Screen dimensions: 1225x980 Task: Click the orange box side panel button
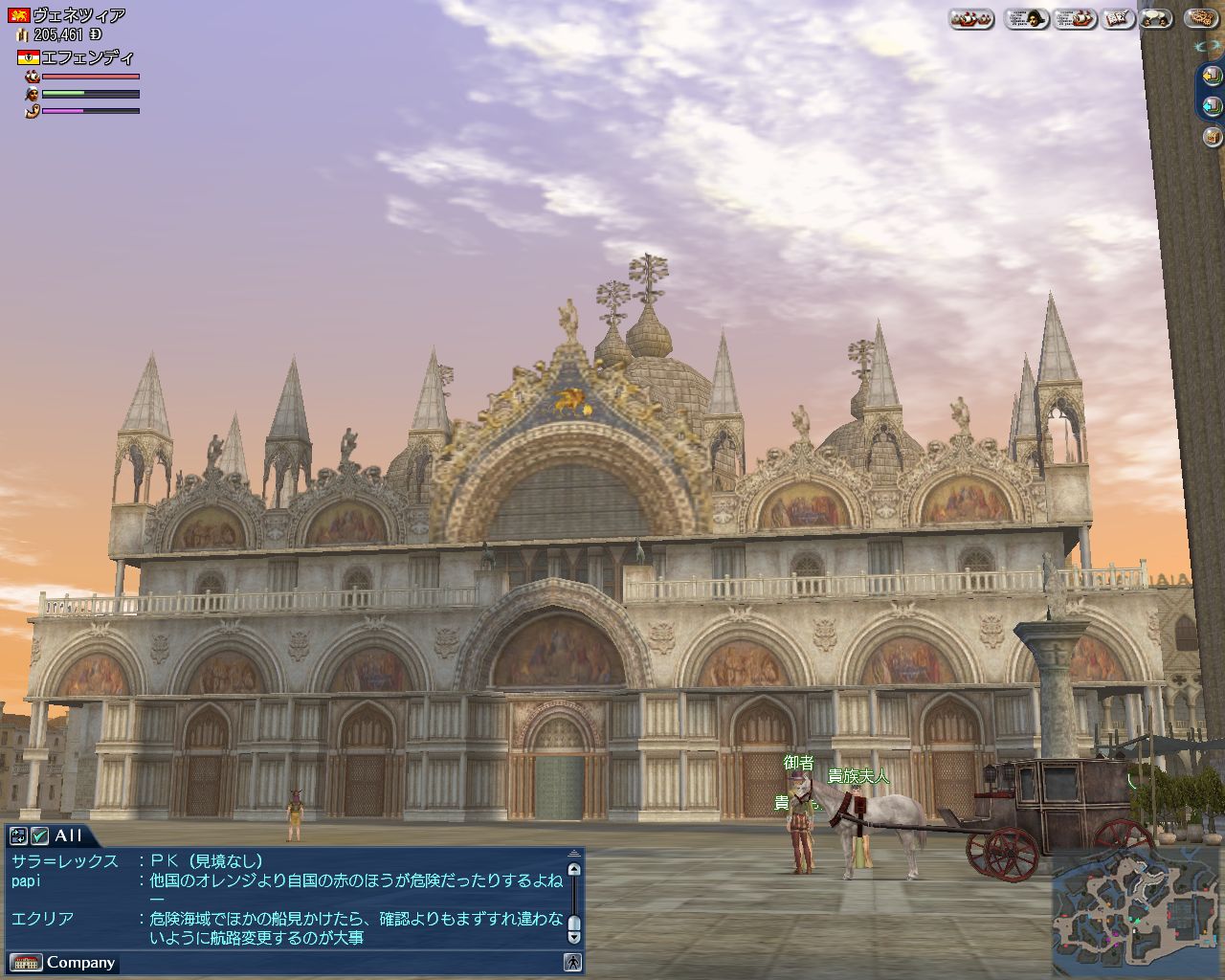tap(1213, 137)
